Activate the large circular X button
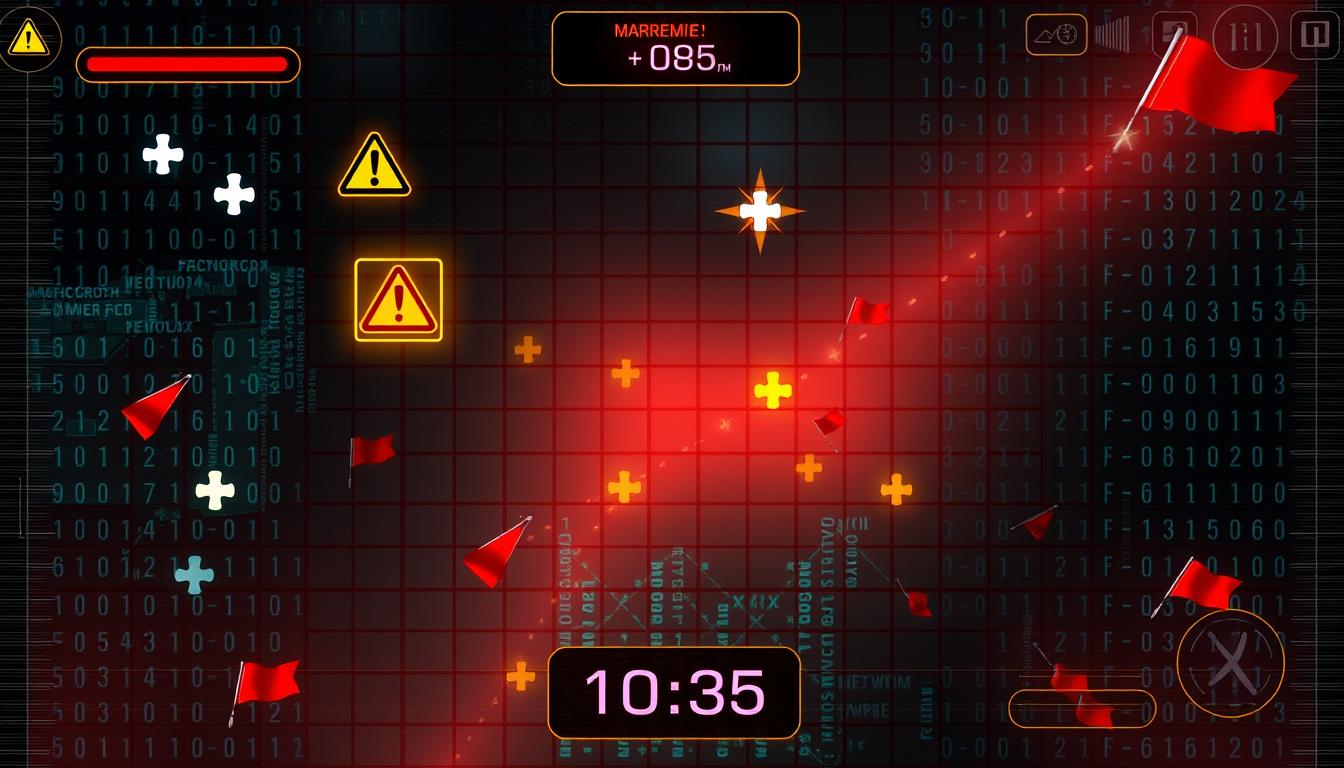1344x768 pixels. pos(1230,661)
